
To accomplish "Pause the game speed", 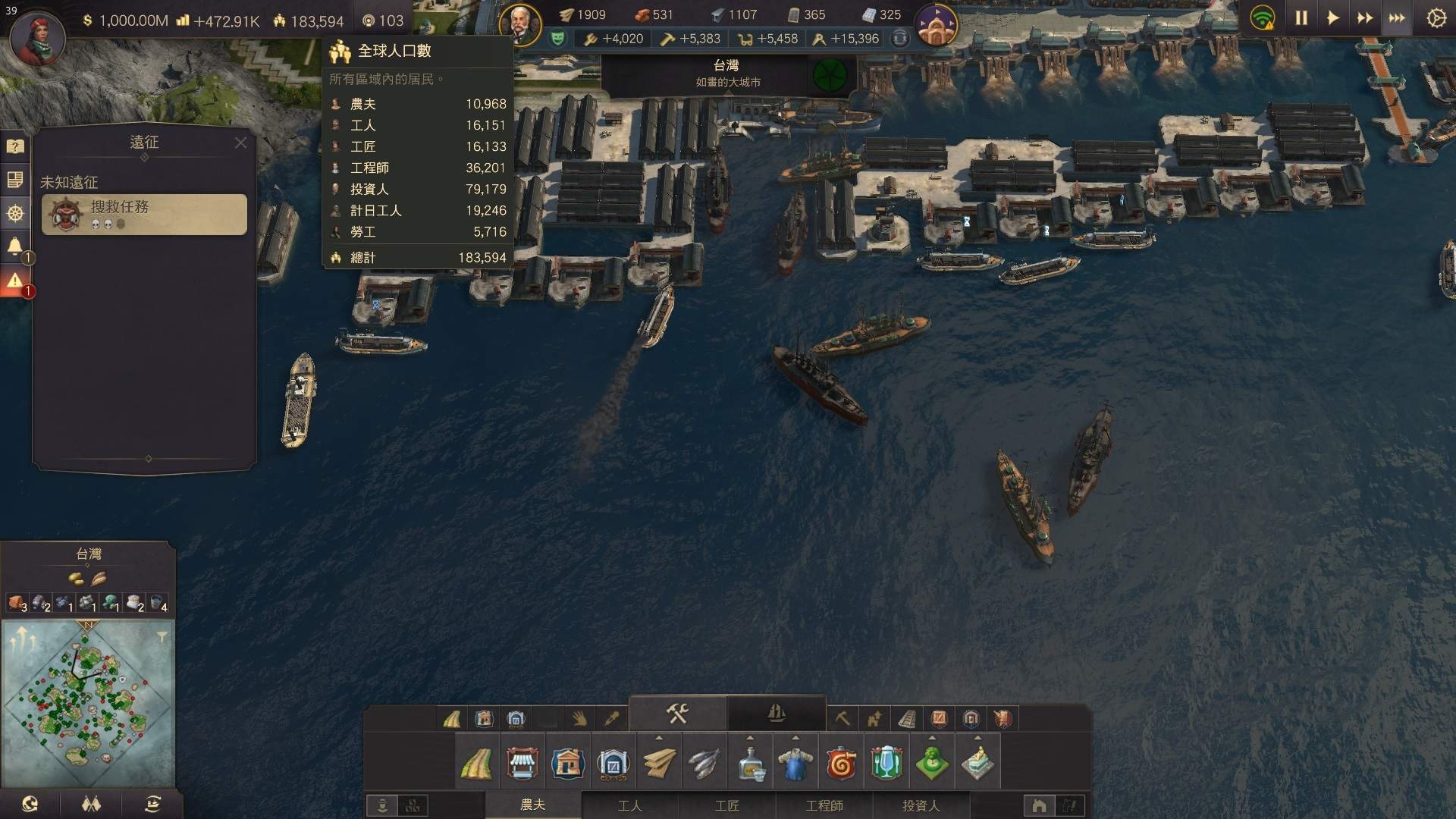I will click(x=1301, y=18).
